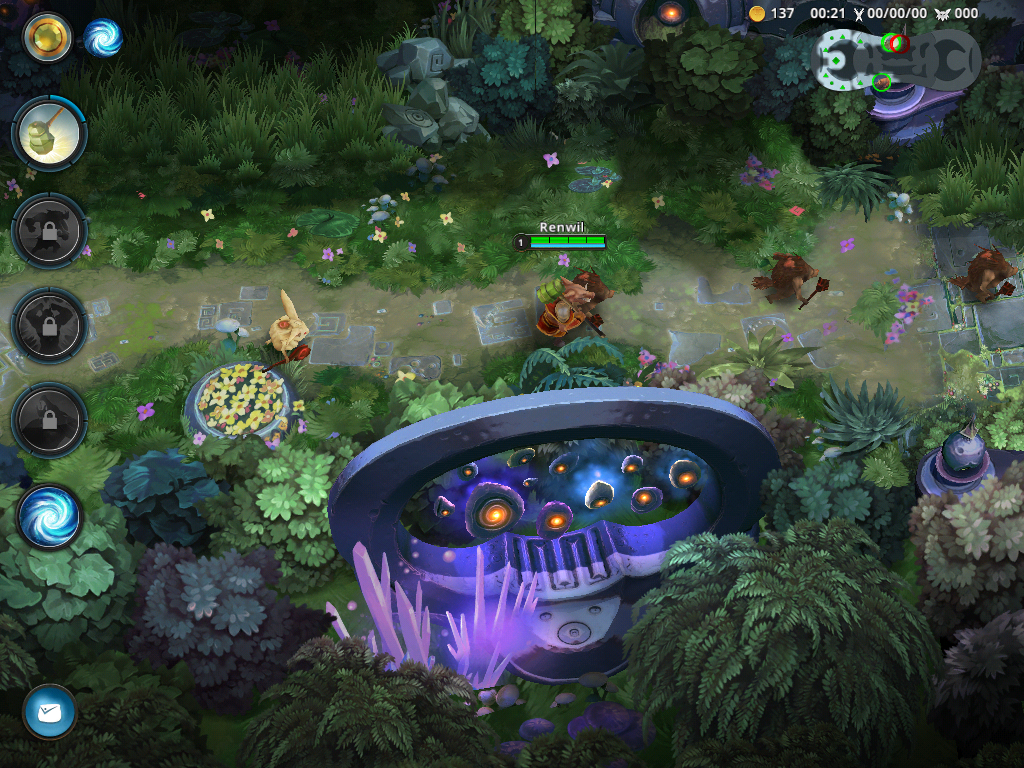Open the gold ring shop icon
This screenshot has width=1024, height=768.
pos(47,38)
